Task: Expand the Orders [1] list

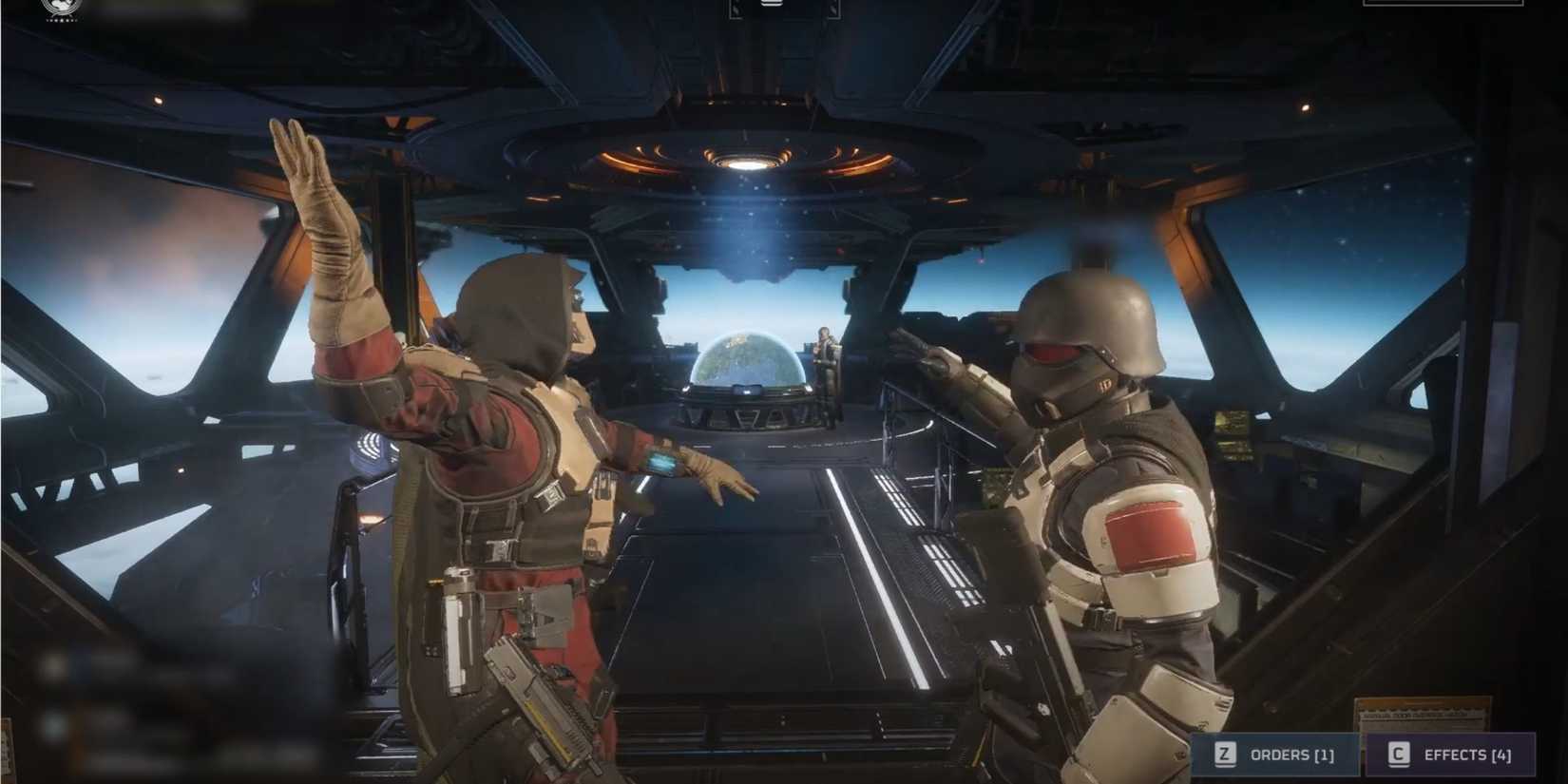Action: pos(1292,755)
